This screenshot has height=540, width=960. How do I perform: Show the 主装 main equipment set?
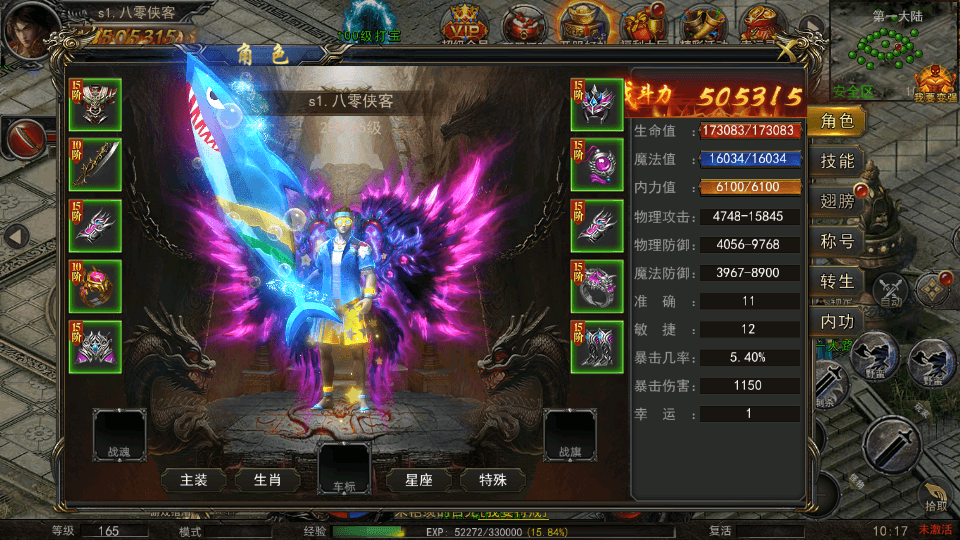coord(194,480)
